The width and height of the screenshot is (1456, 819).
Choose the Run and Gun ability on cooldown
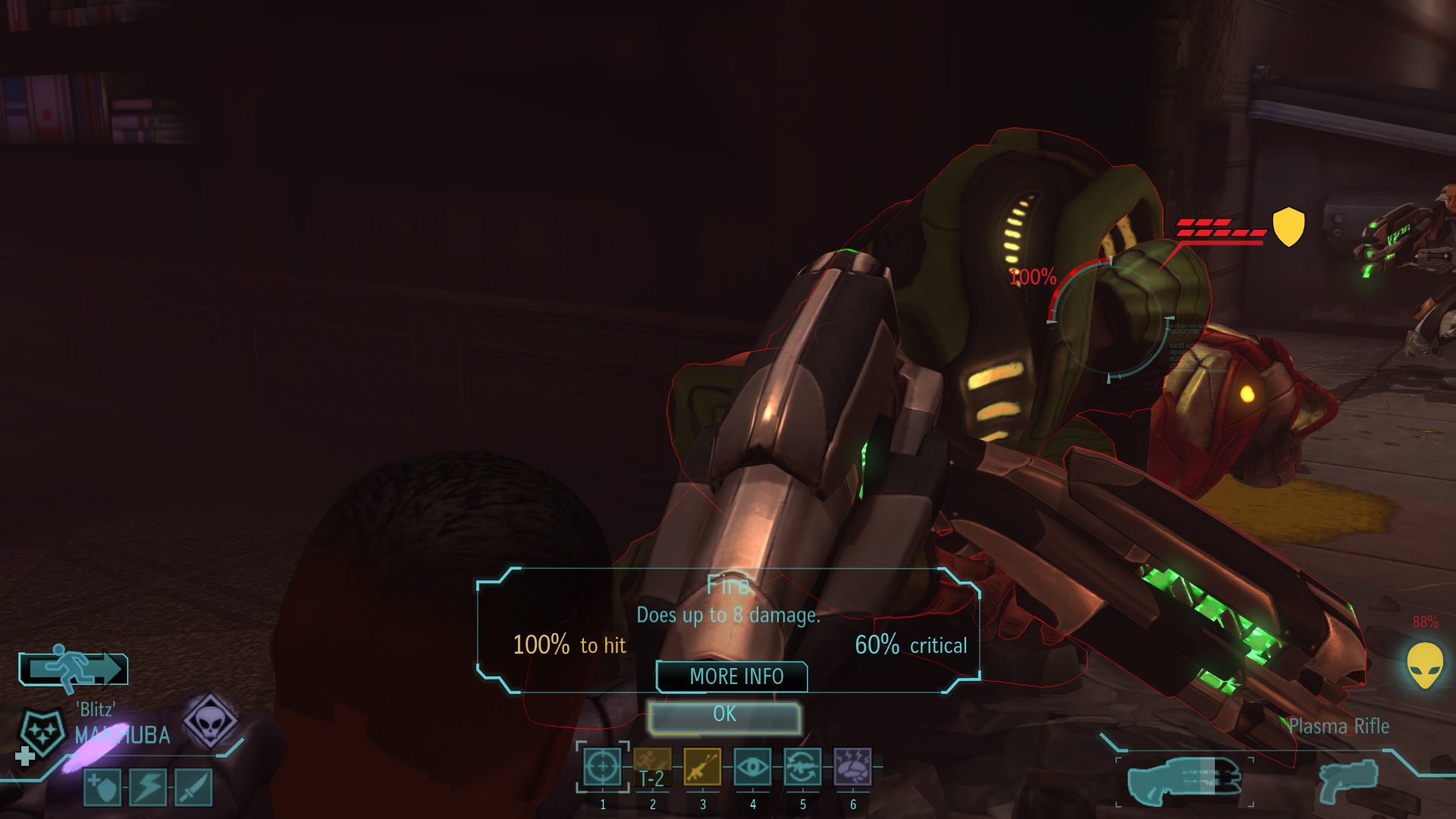point(652,767)
